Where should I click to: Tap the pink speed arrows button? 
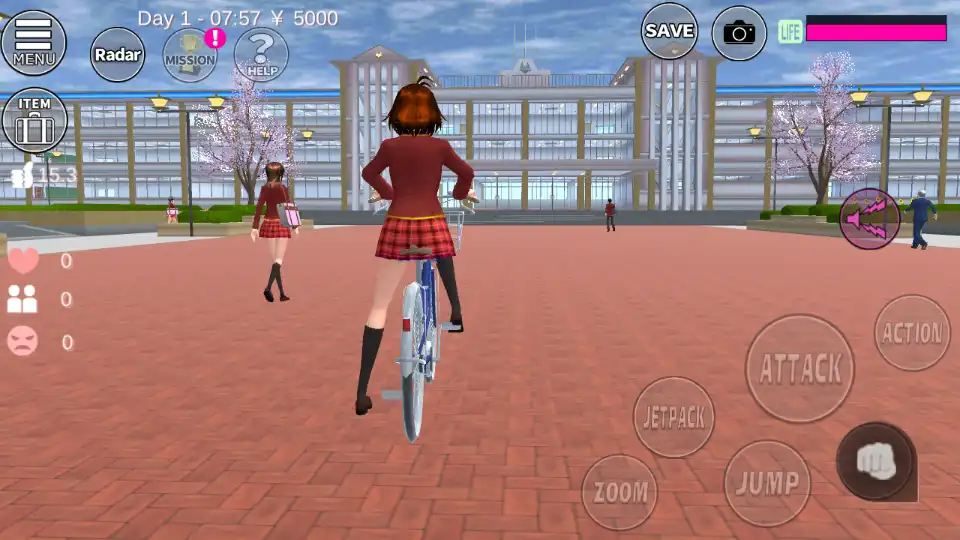click(x=869, y=218)
